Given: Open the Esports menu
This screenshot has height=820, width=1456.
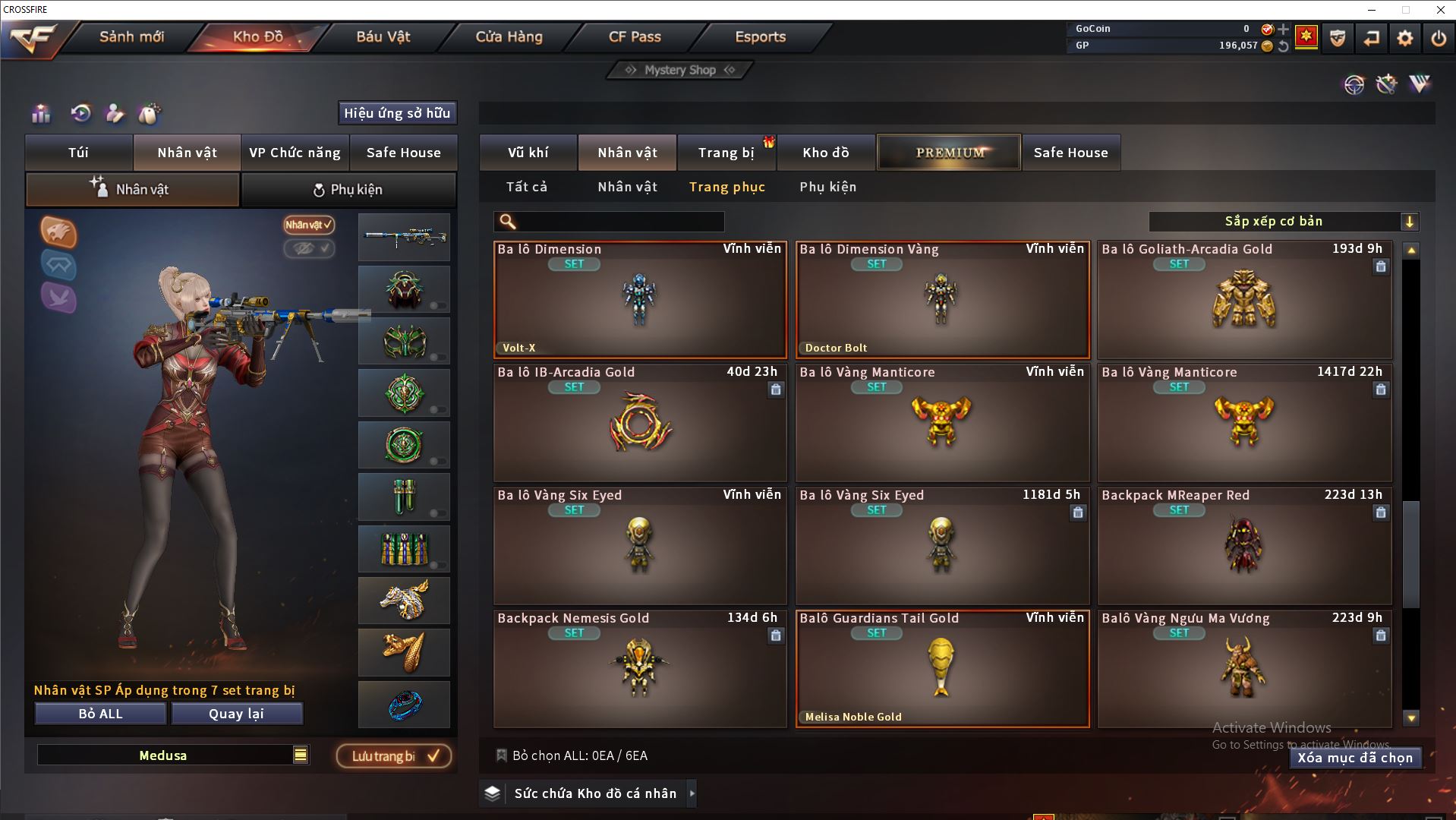Looking at the screenshot, I should (760, 36).
